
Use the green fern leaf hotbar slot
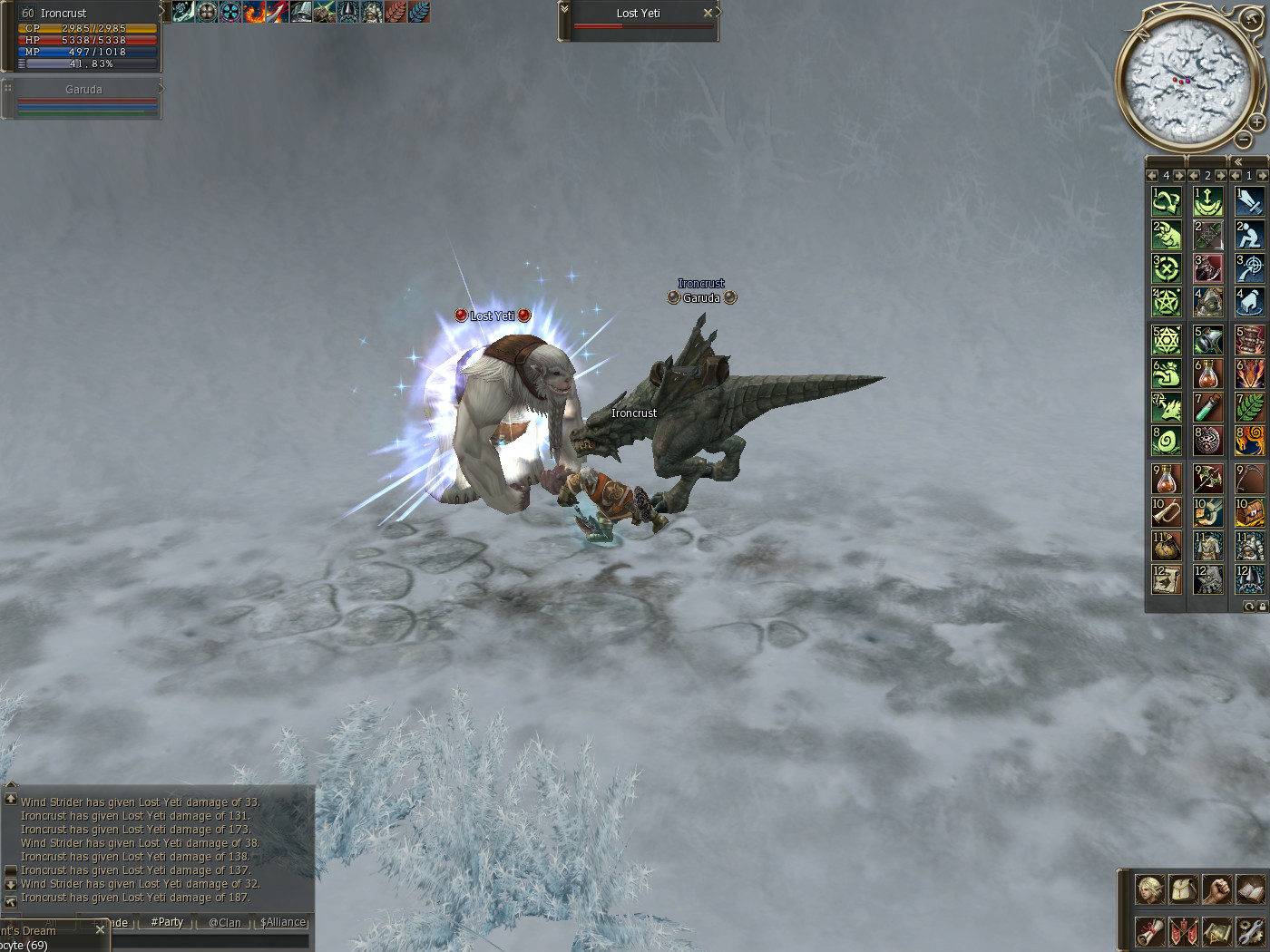[x=1249, y=407]
